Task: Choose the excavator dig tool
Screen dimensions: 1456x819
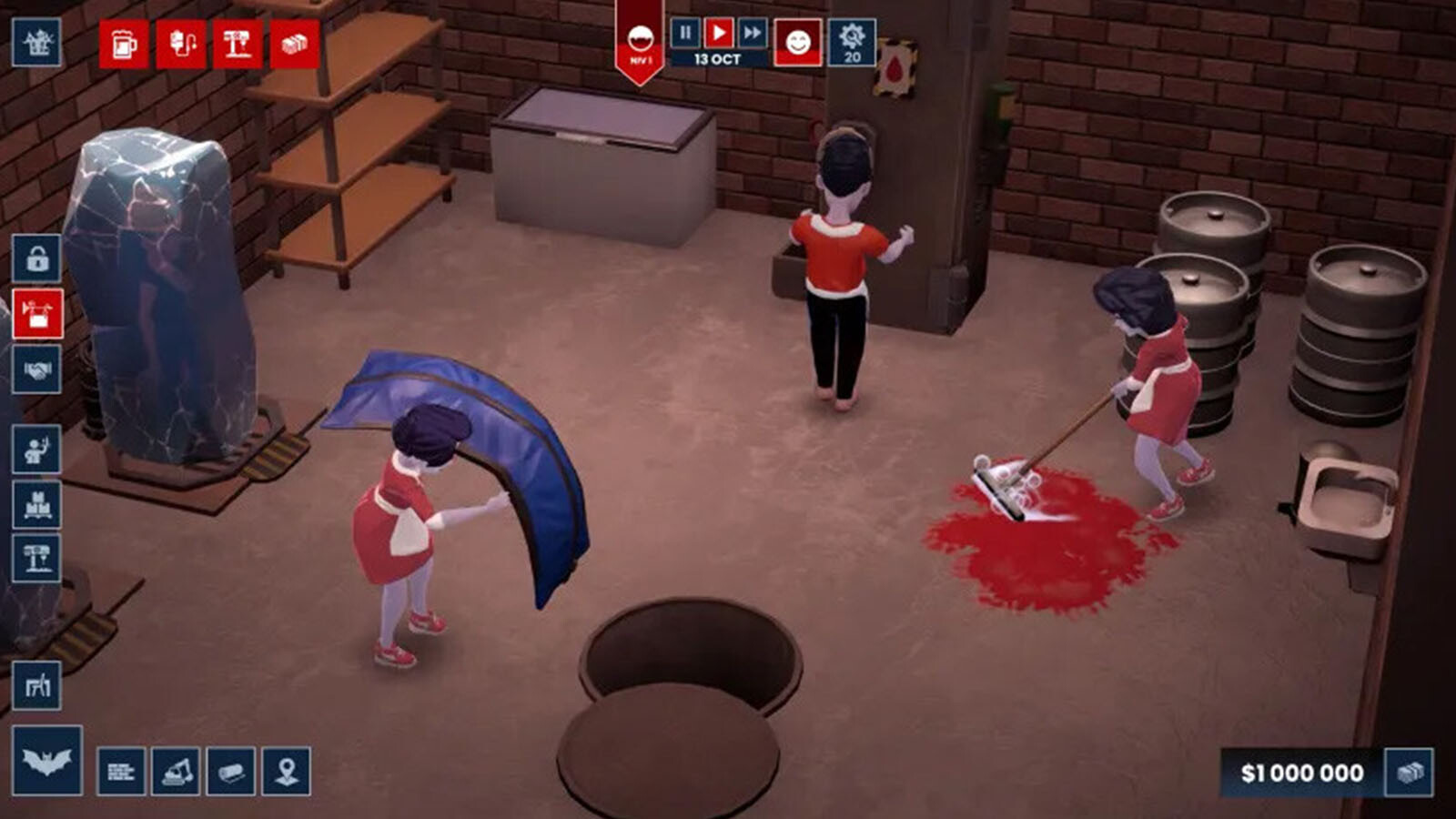Action: (x=176, y=772)
